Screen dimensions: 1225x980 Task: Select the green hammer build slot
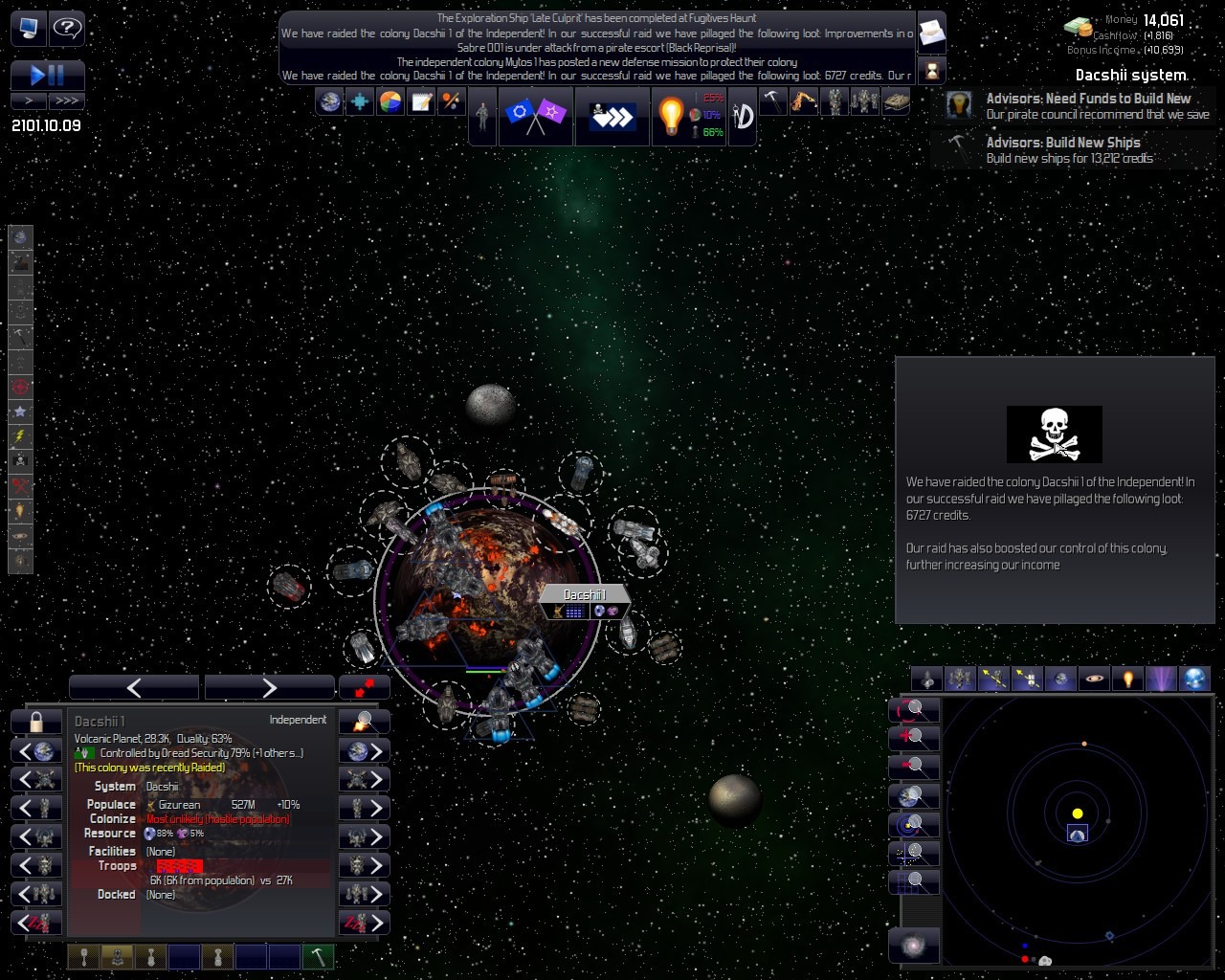(x=318, y=956)
